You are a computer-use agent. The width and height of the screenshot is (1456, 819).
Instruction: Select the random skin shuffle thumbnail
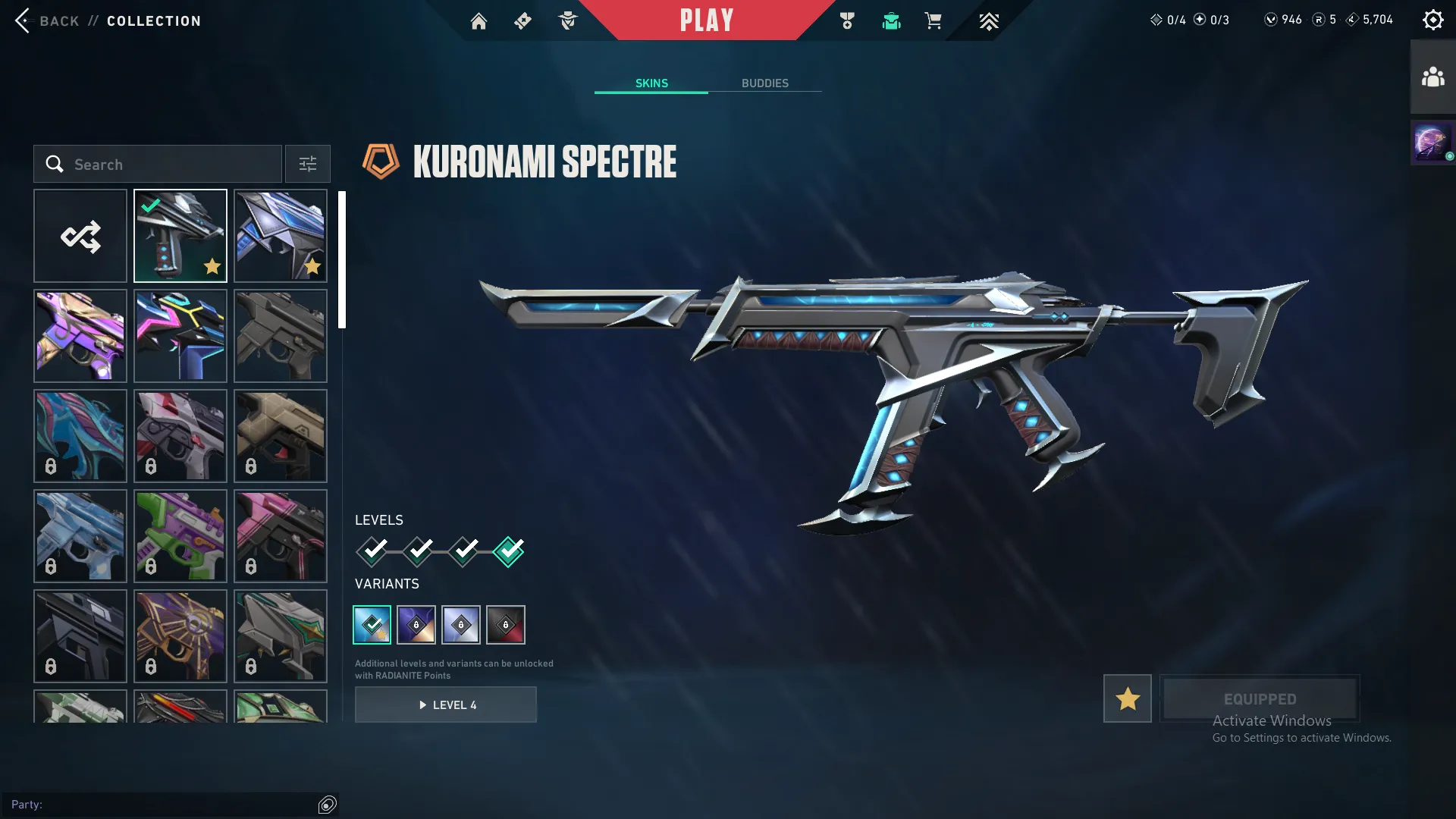click(x=80, y=236)
